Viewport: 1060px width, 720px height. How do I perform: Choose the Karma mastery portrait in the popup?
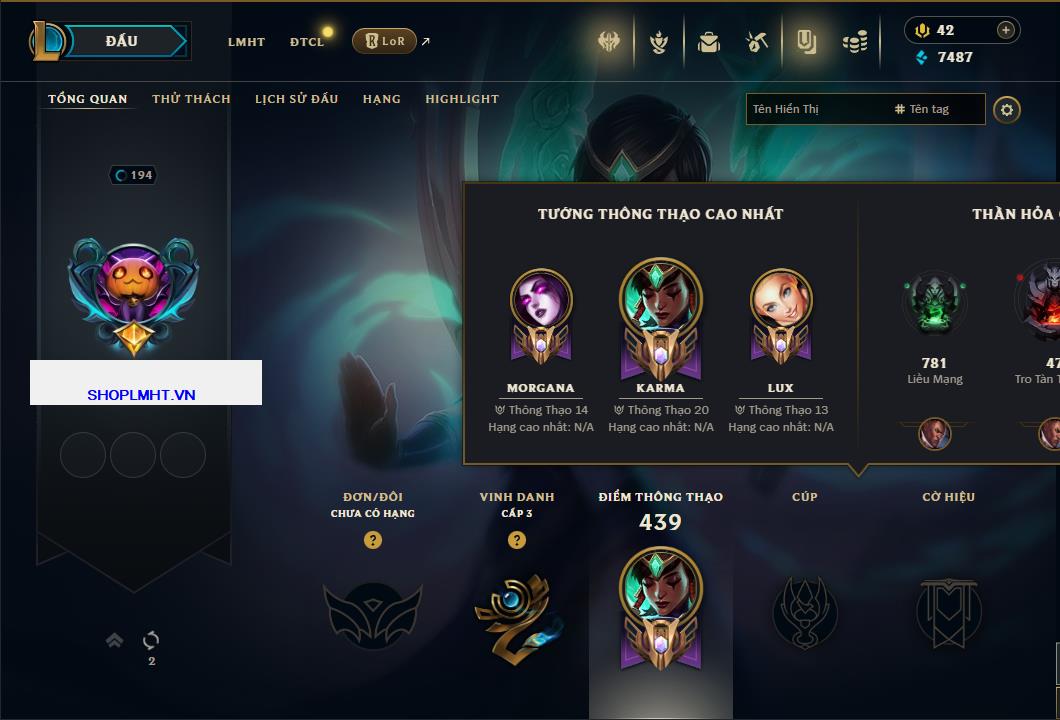[660, 310]
